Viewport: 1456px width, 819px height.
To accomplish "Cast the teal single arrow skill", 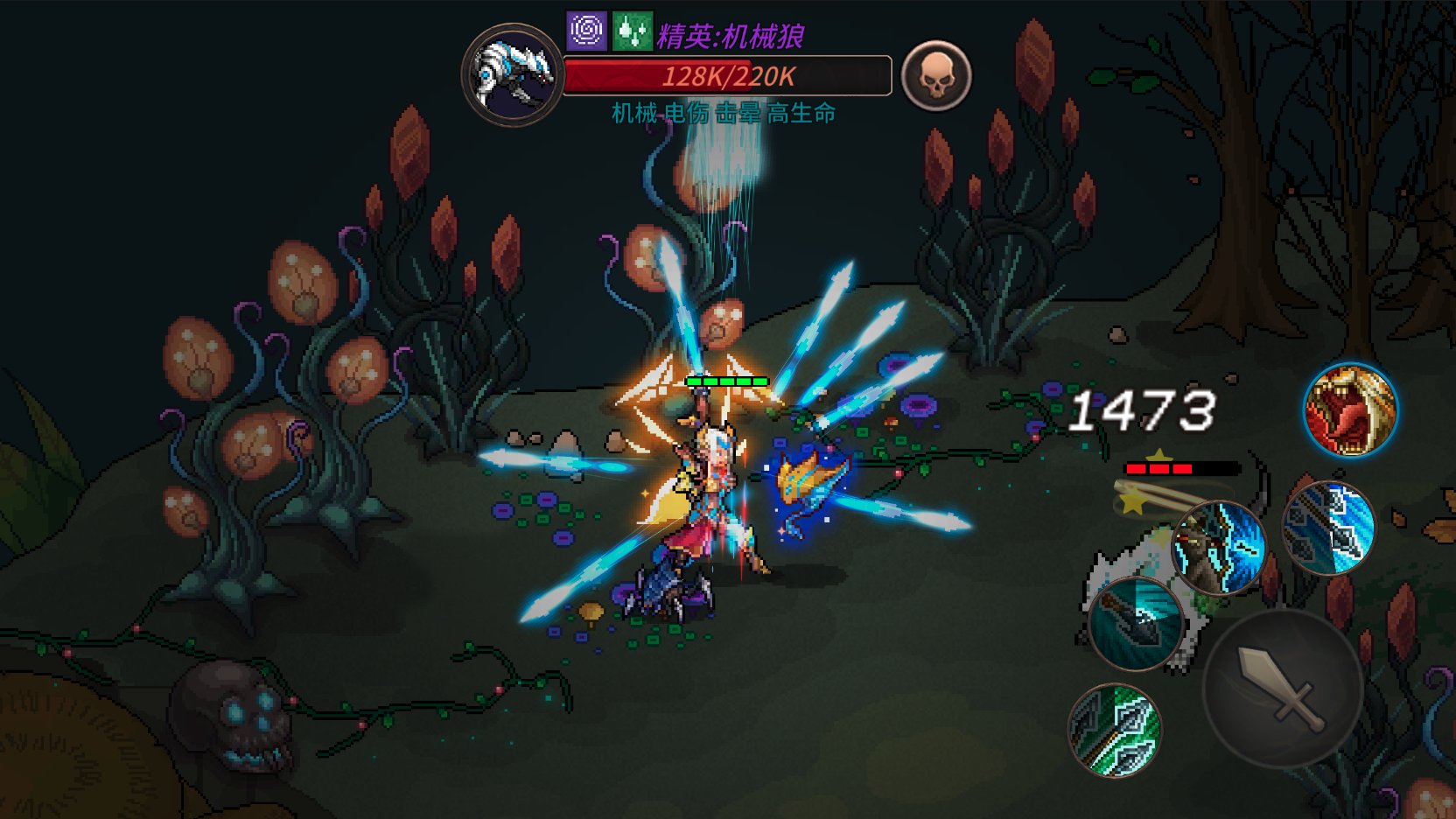I will coord(1136,624).
